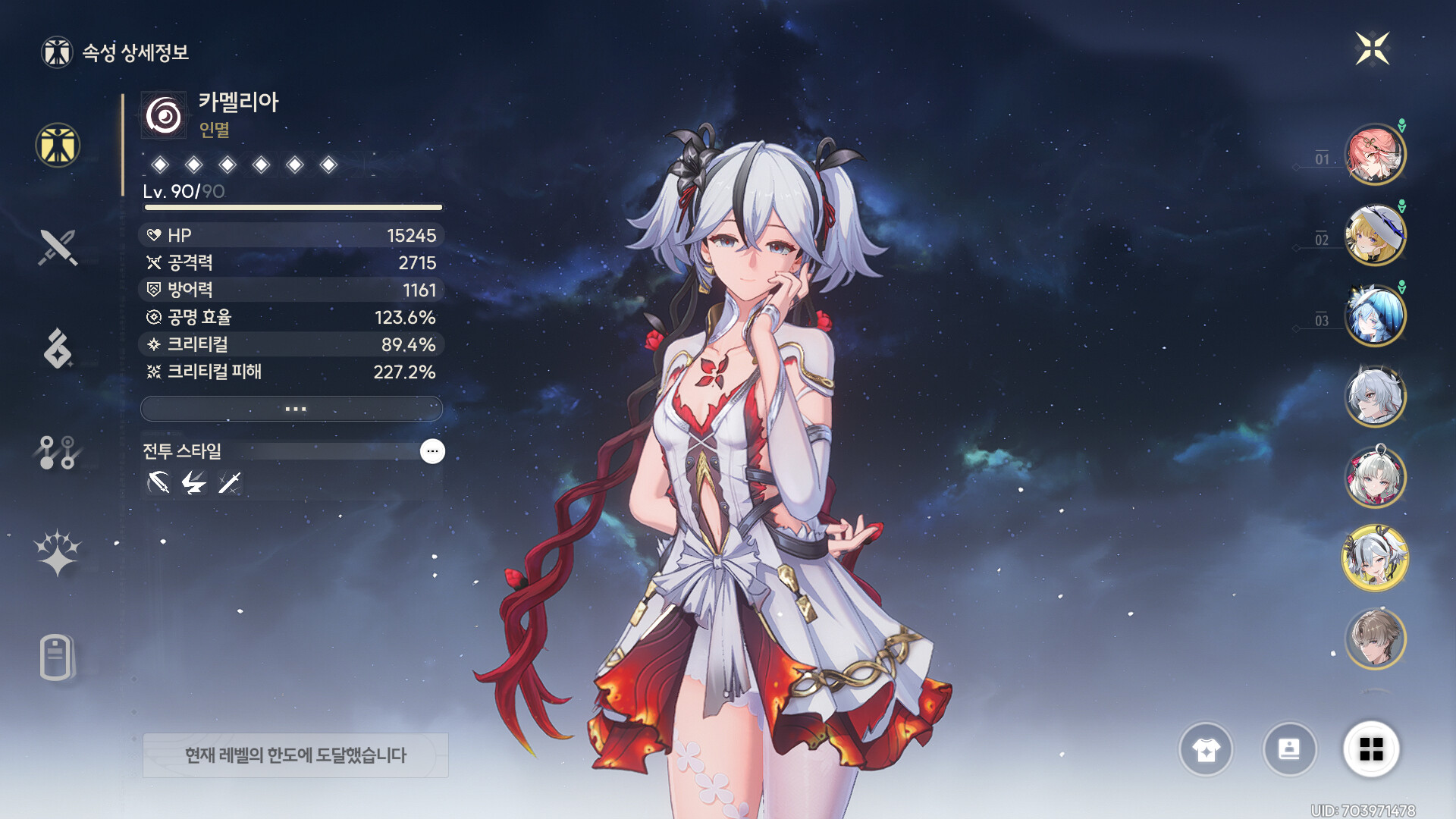Select highlighted Camellya portrait in character list
The image size is (1456, 819).
coord(1375,558)
